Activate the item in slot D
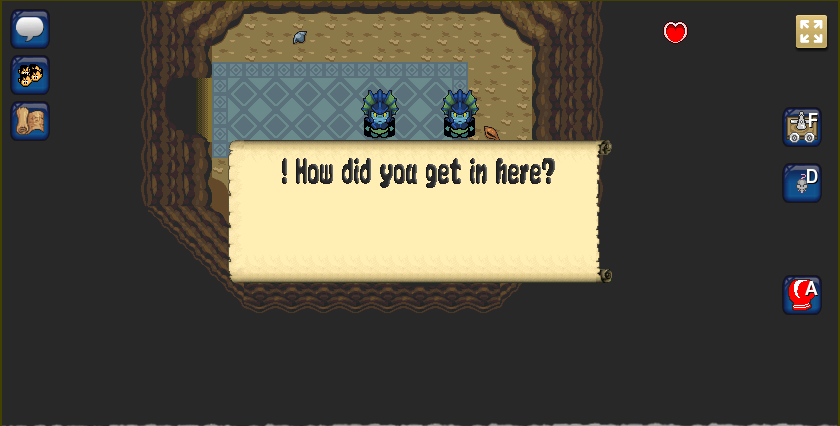The height and width of the screenshot is (426, 840). click(802, 183)
